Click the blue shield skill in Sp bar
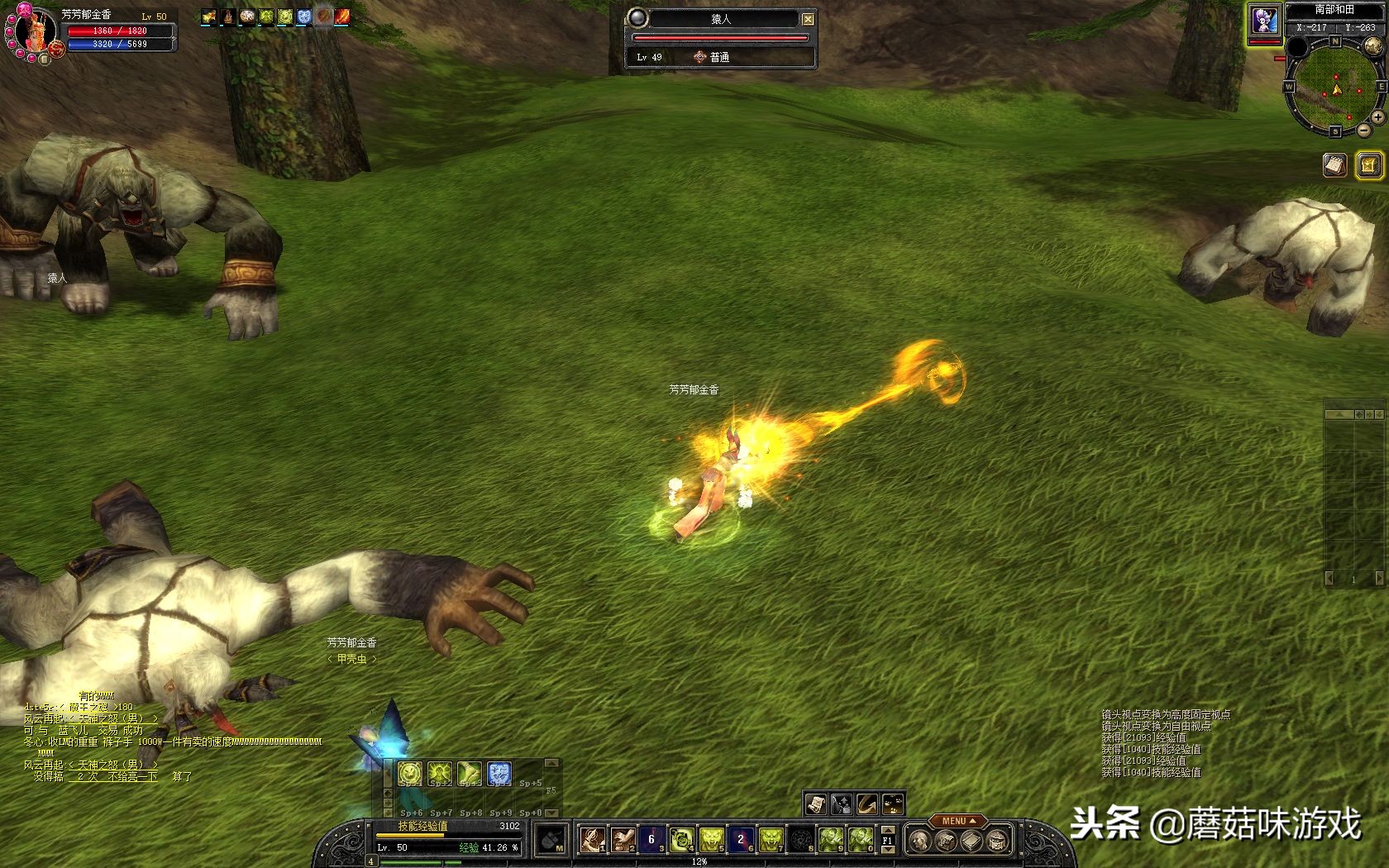Screen dimensions: 1389x868 [499, 775]
